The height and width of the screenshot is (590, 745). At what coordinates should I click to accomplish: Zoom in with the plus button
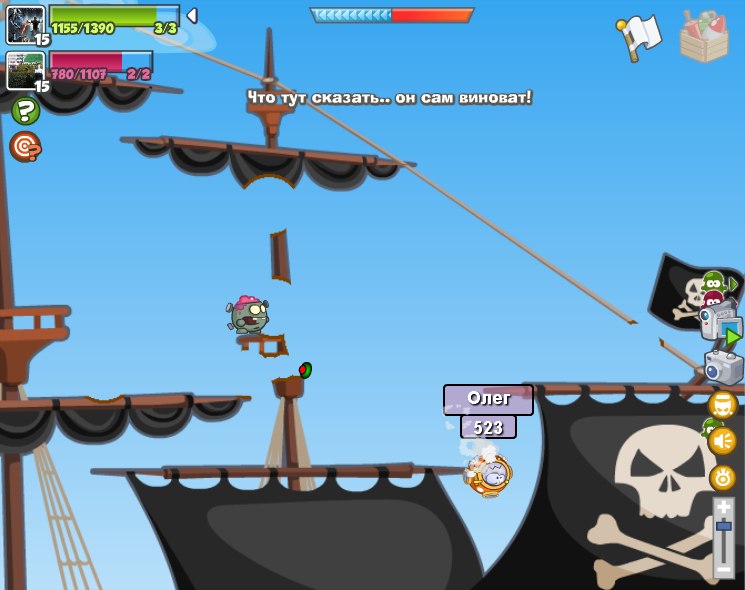(724, 509)
